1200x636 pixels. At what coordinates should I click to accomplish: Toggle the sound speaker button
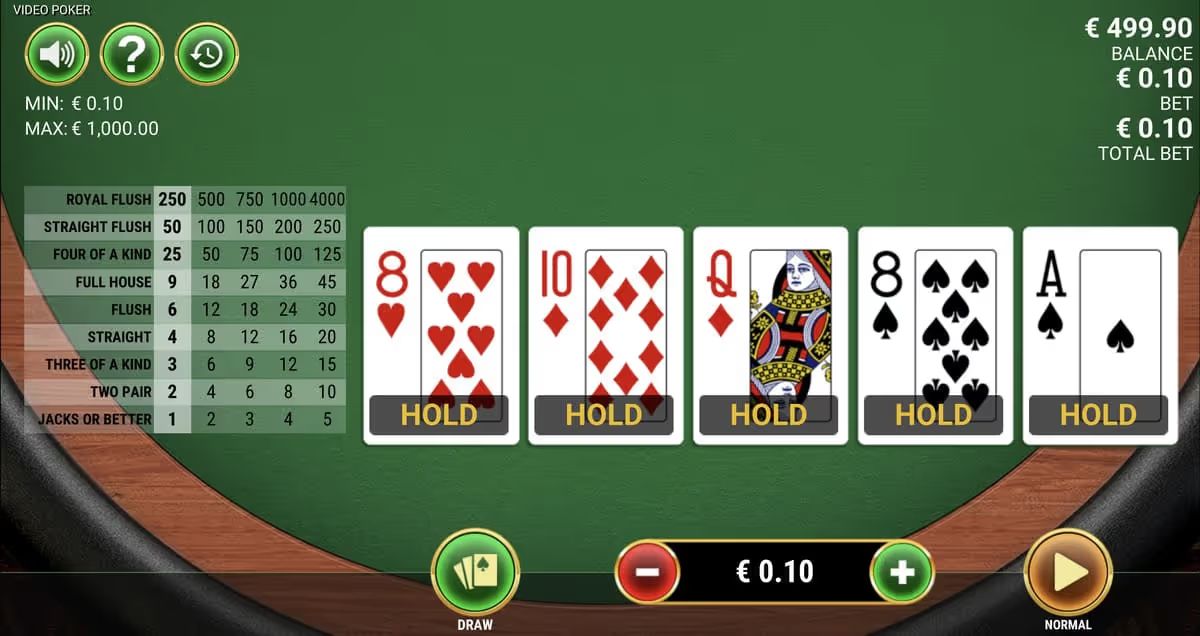(57, 54)
